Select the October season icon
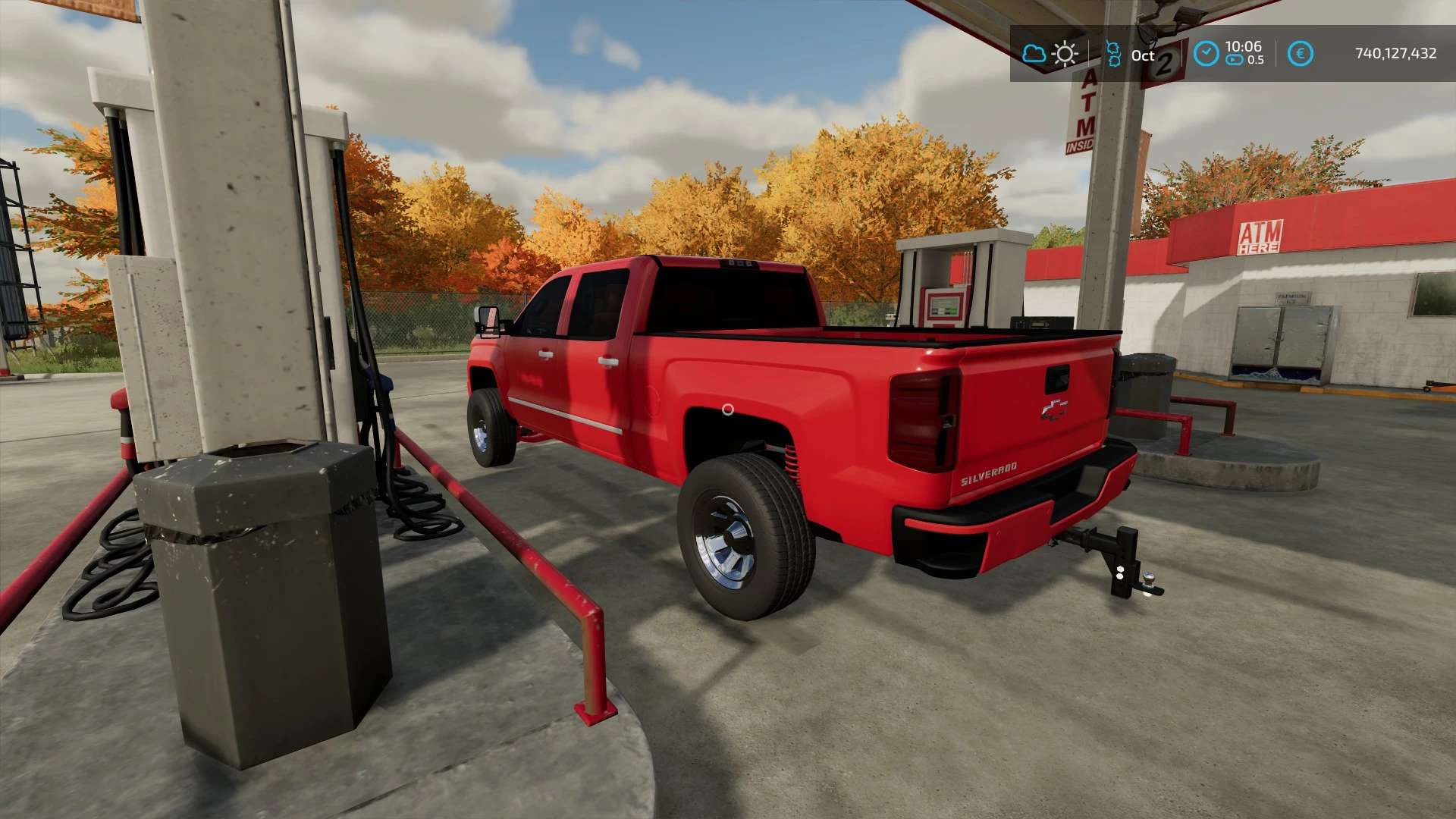This screenshot has height=819, width=1456. (x=1113, y=54)
